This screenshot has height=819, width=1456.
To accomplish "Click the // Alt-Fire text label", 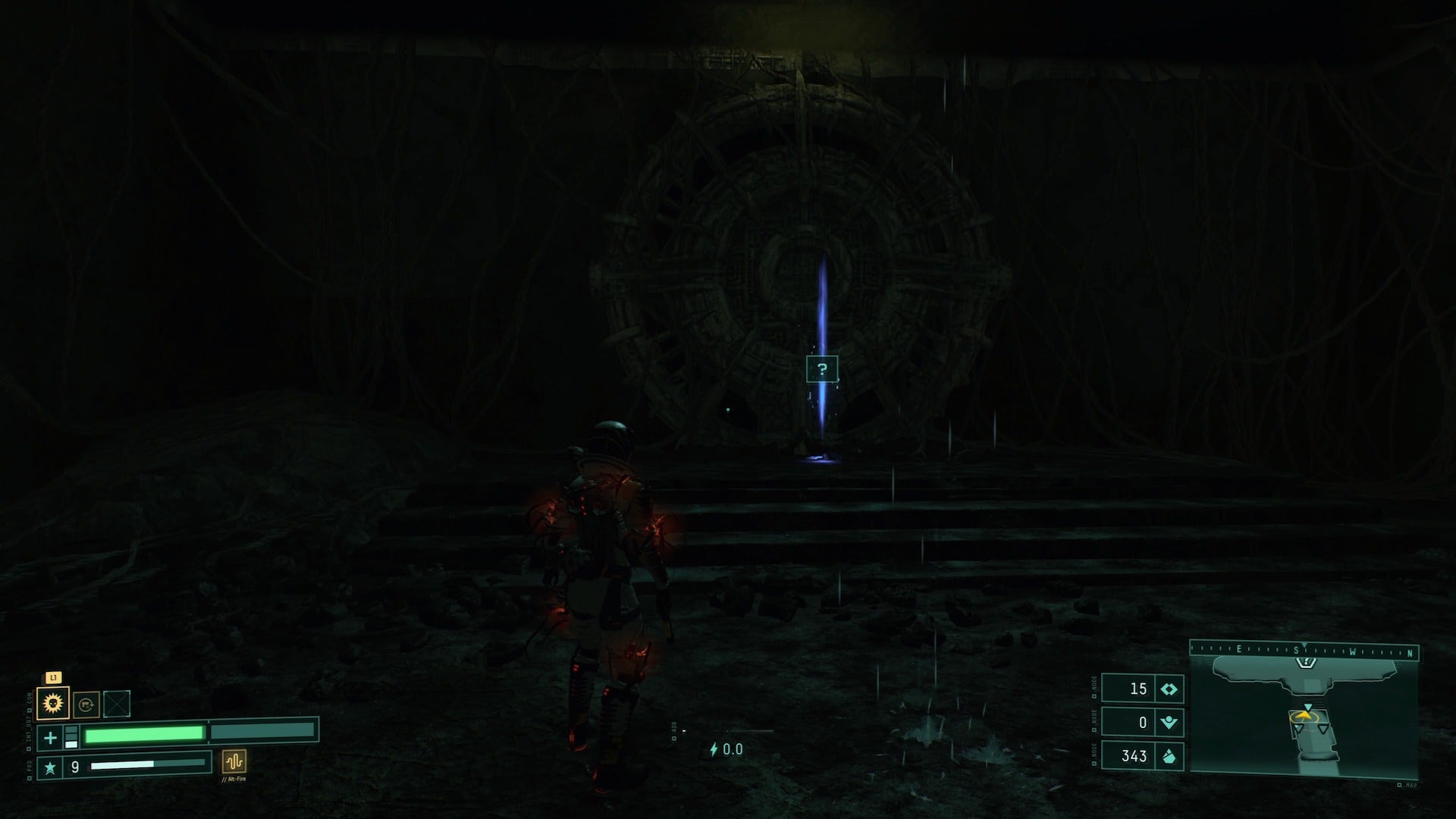I will [x=234, y=780].
